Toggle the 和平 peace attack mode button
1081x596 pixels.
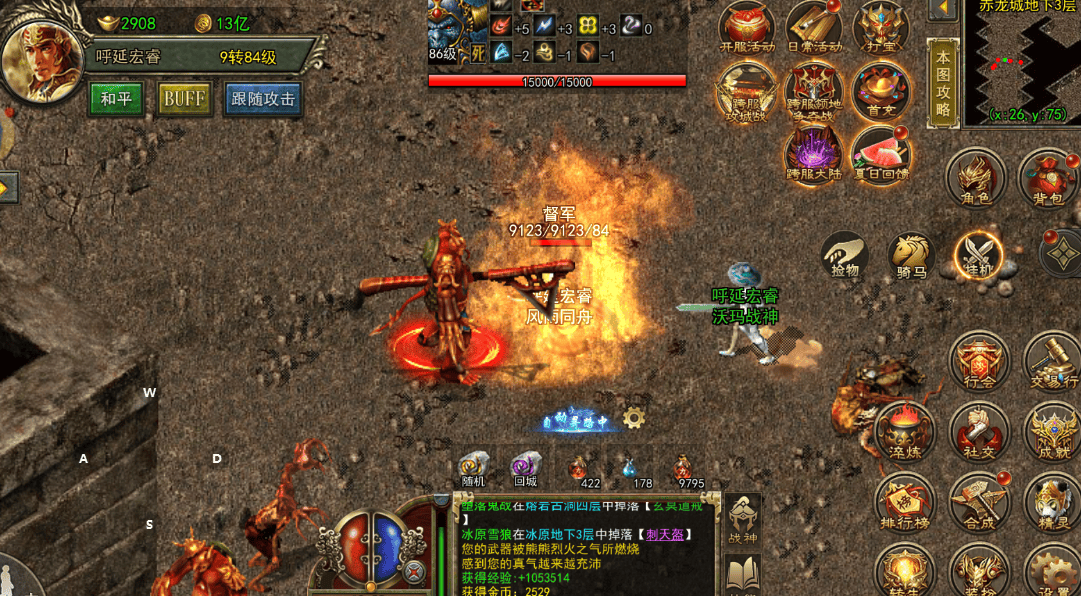tap(116, 98)
